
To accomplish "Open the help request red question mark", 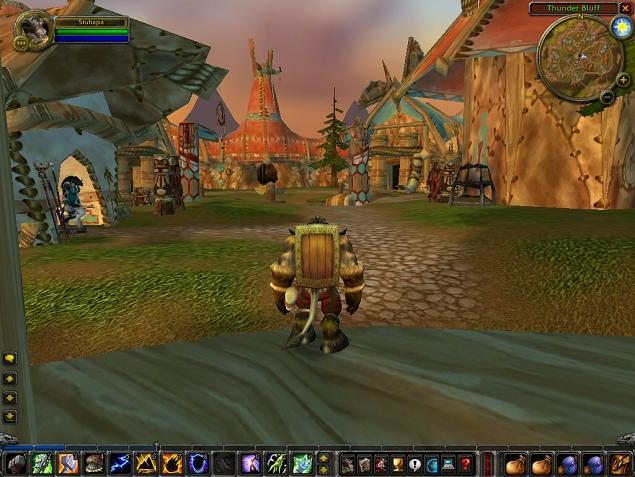I will click(466, 464).
